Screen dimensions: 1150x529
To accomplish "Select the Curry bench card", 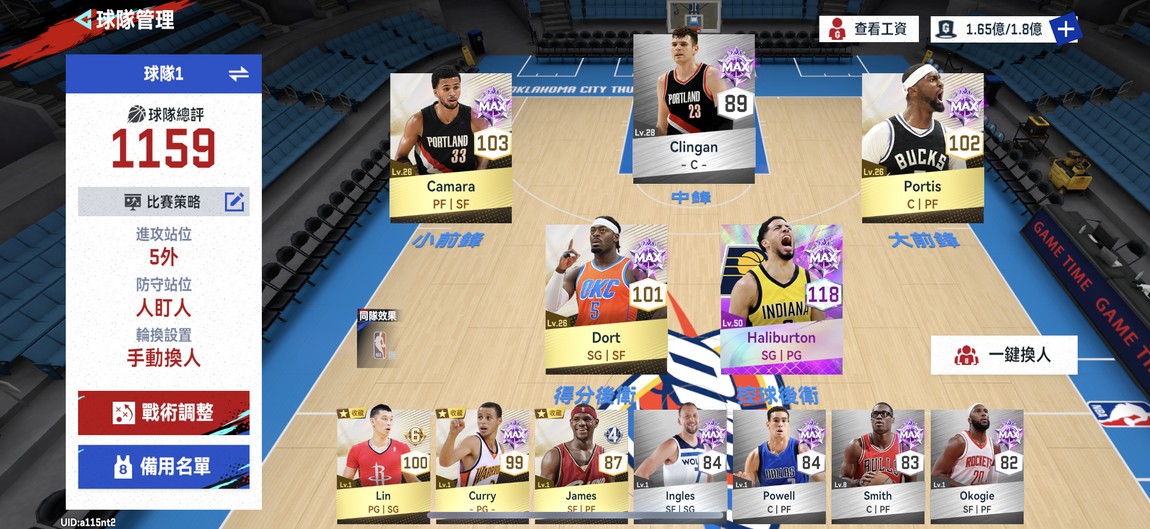I will (x=482, y=465).
